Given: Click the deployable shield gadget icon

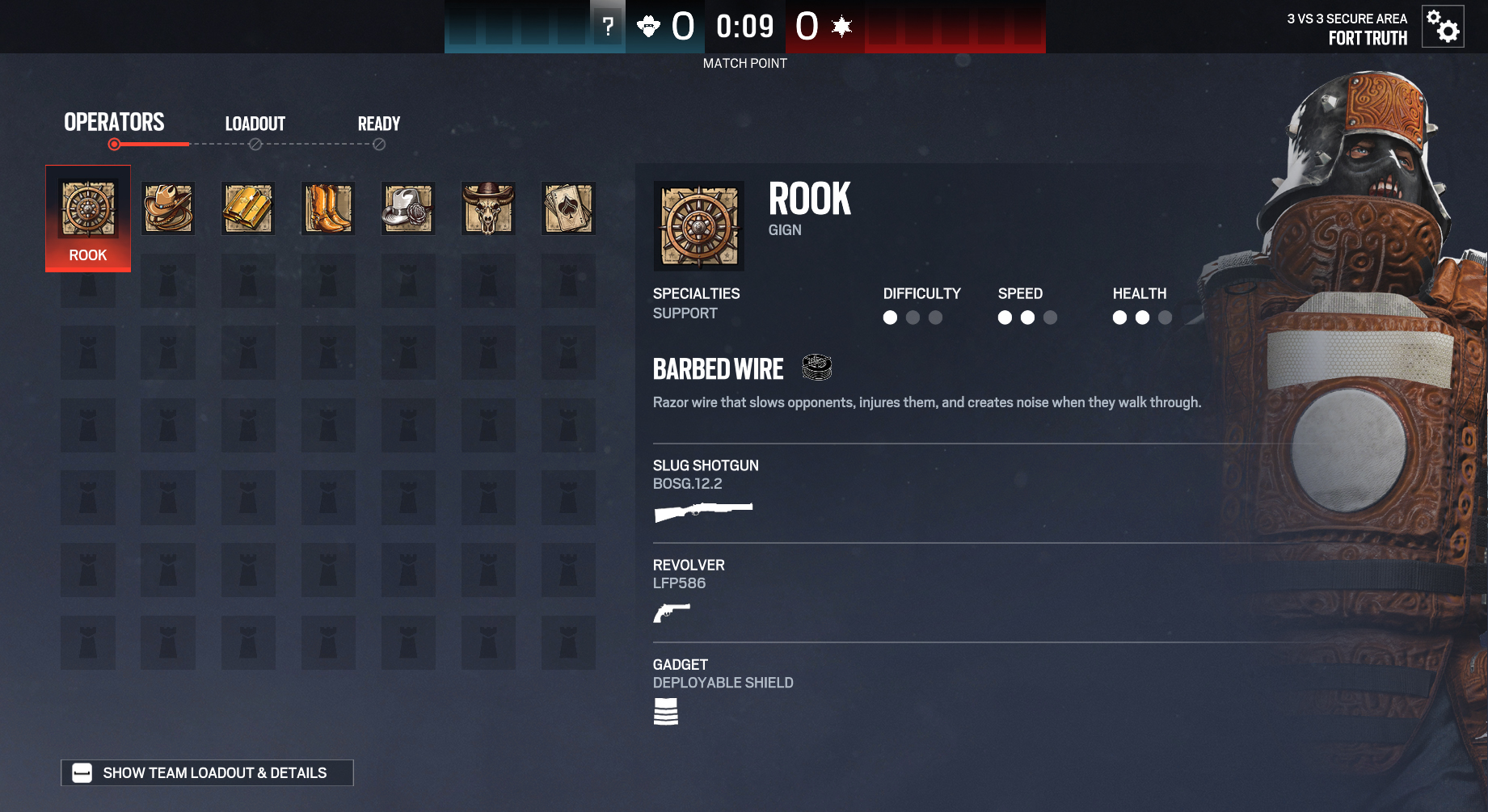Looking at the screenshot, I should (x=665, y=712).
